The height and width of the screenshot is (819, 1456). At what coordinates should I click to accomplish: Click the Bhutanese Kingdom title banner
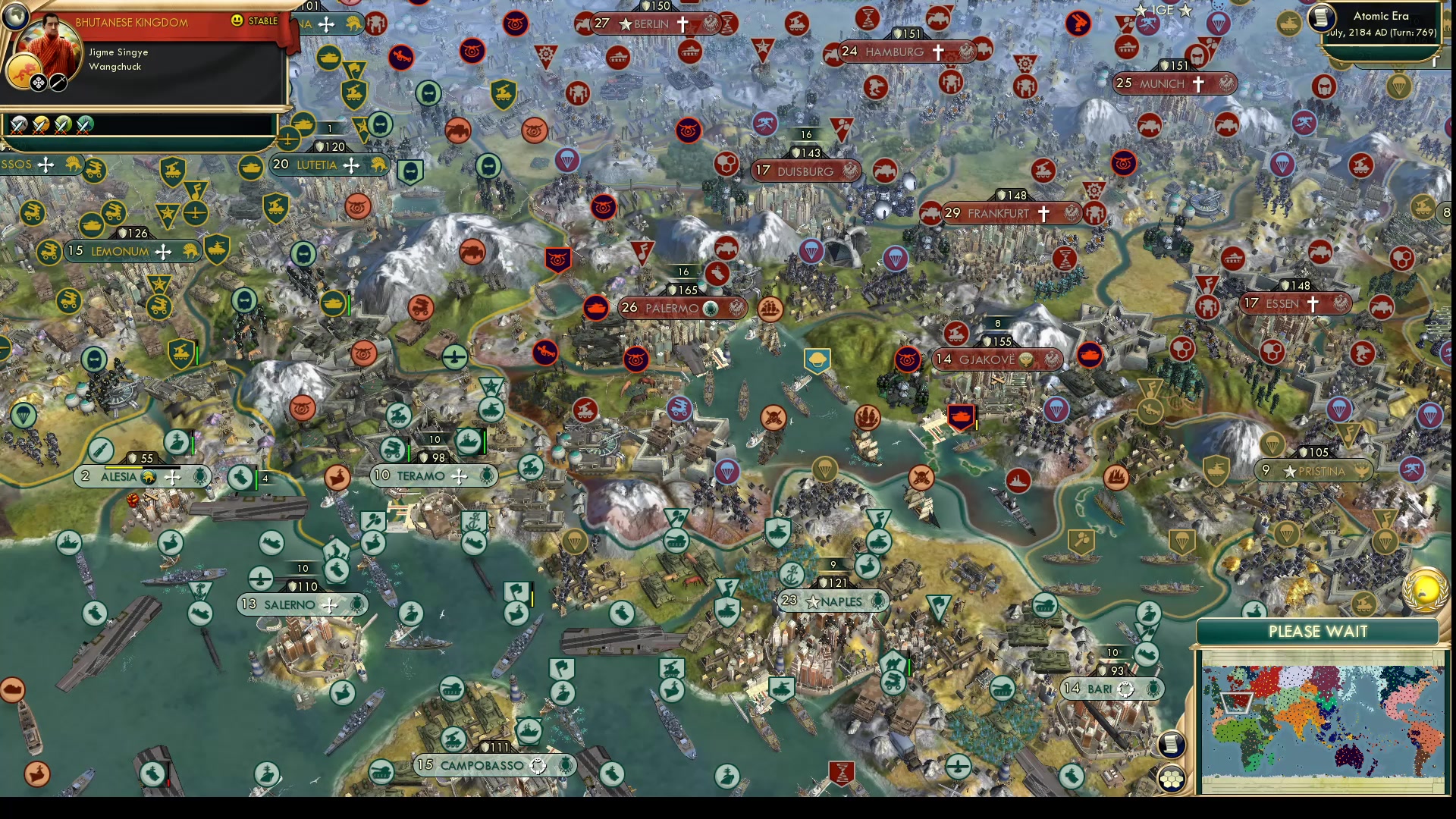(131, 22)
